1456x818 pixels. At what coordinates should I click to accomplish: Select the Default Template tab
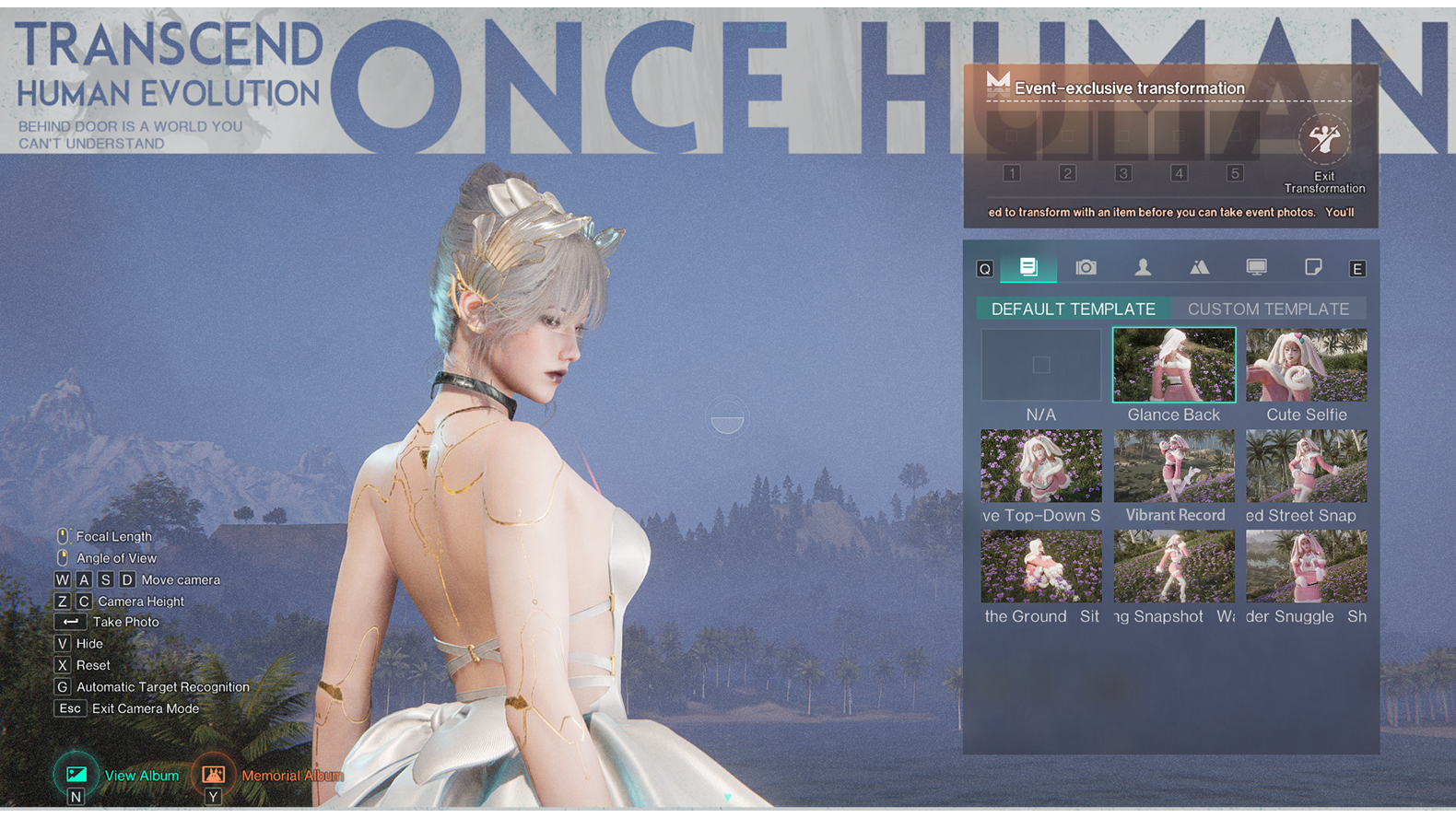point(1073,310)
